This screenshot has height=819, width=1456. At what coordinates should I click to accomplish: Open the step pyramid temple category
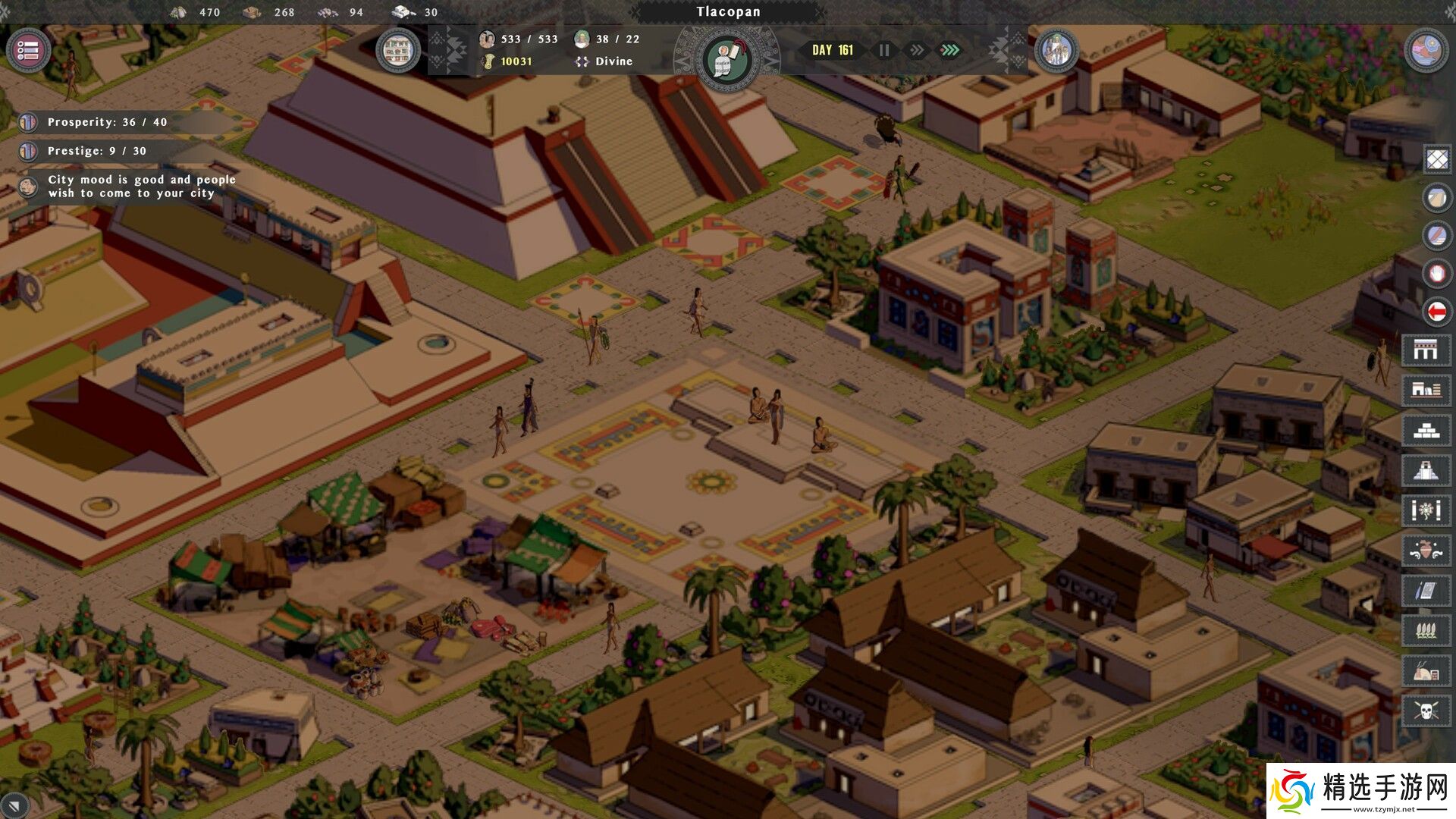coord(1426,471)
